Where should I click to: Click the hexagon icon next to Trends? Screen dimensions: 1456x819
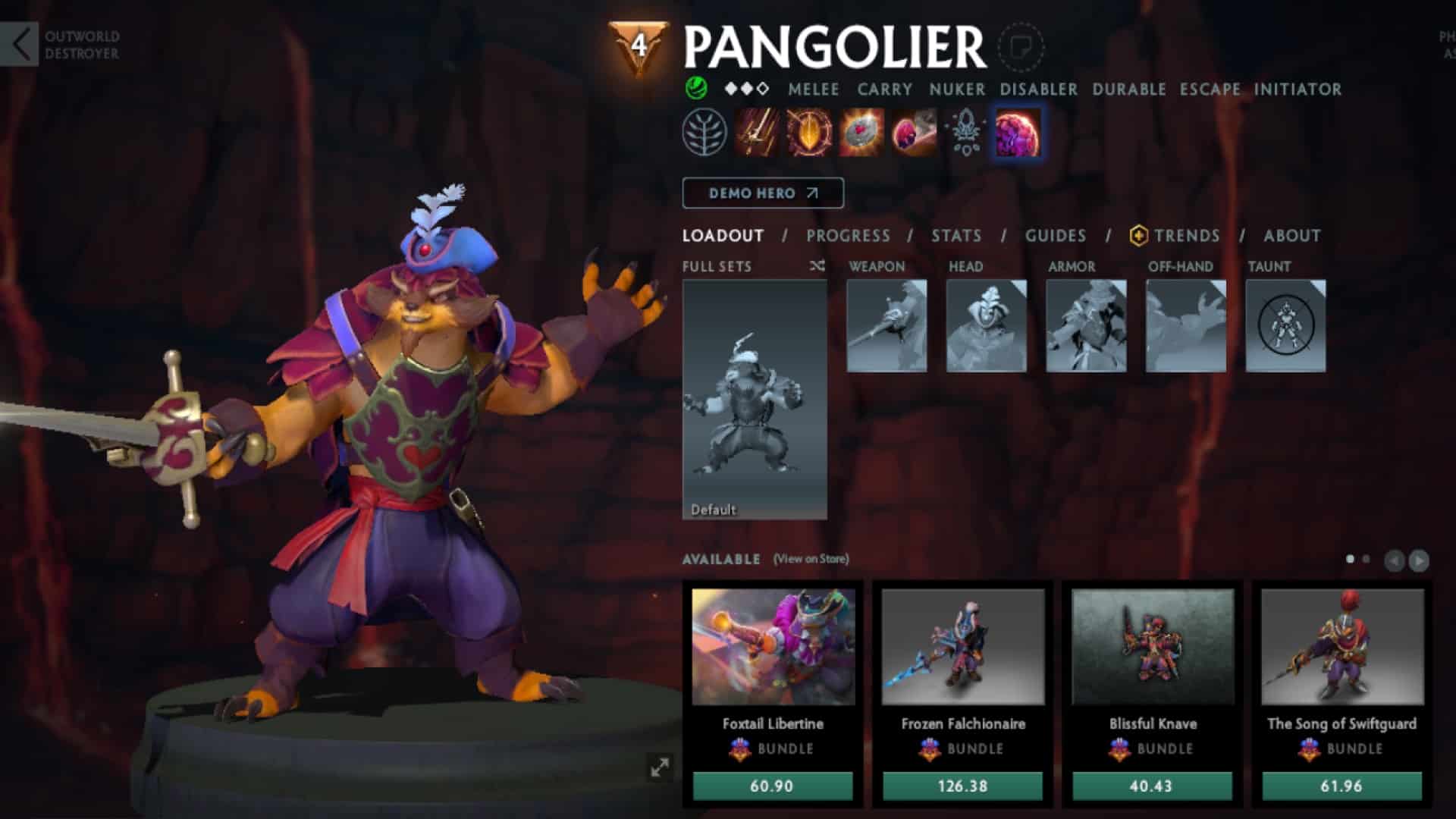point(1137,236)
